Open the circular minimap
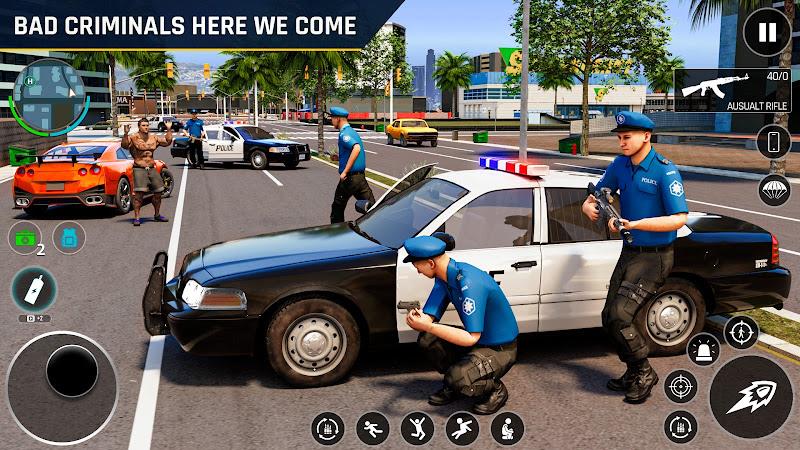This screenshot has width=800, height=450. 48,97
